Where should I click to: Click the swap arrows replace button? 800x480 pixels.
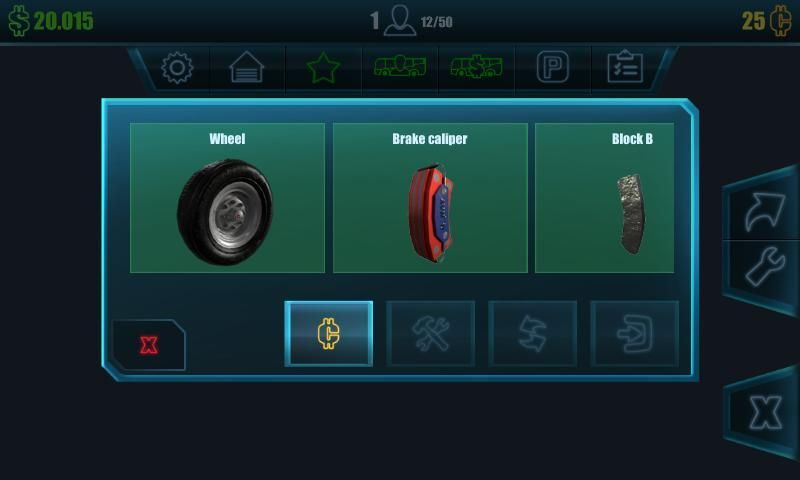[533, 333]
